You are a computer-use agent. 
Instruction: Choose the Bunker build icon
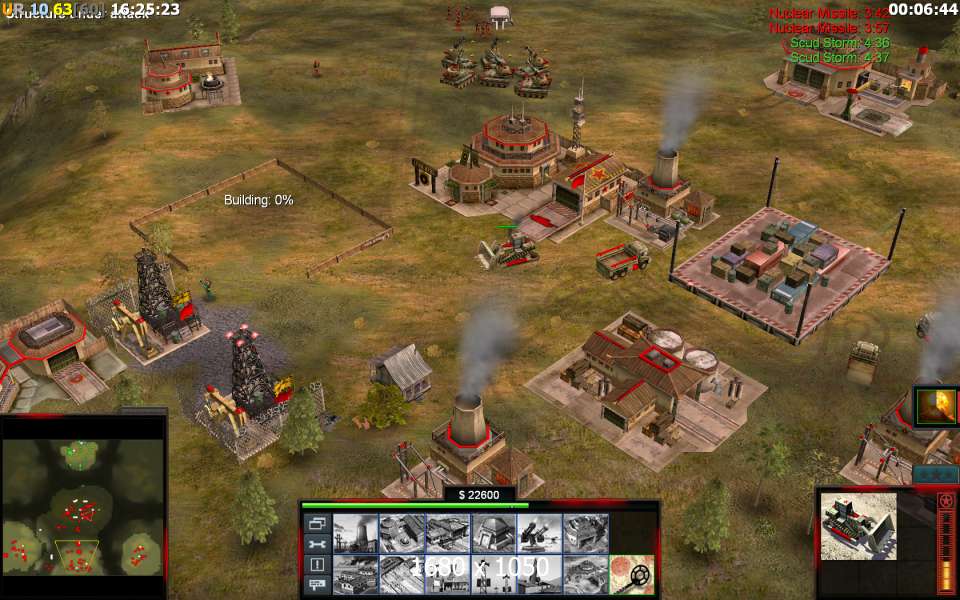point(494,534)
